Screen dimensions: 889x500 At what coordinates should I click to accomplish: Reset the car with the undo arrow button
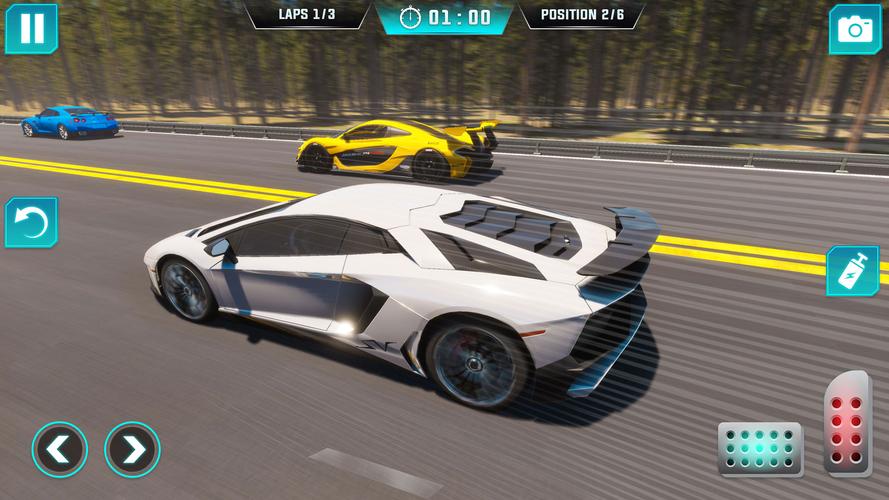31,222
